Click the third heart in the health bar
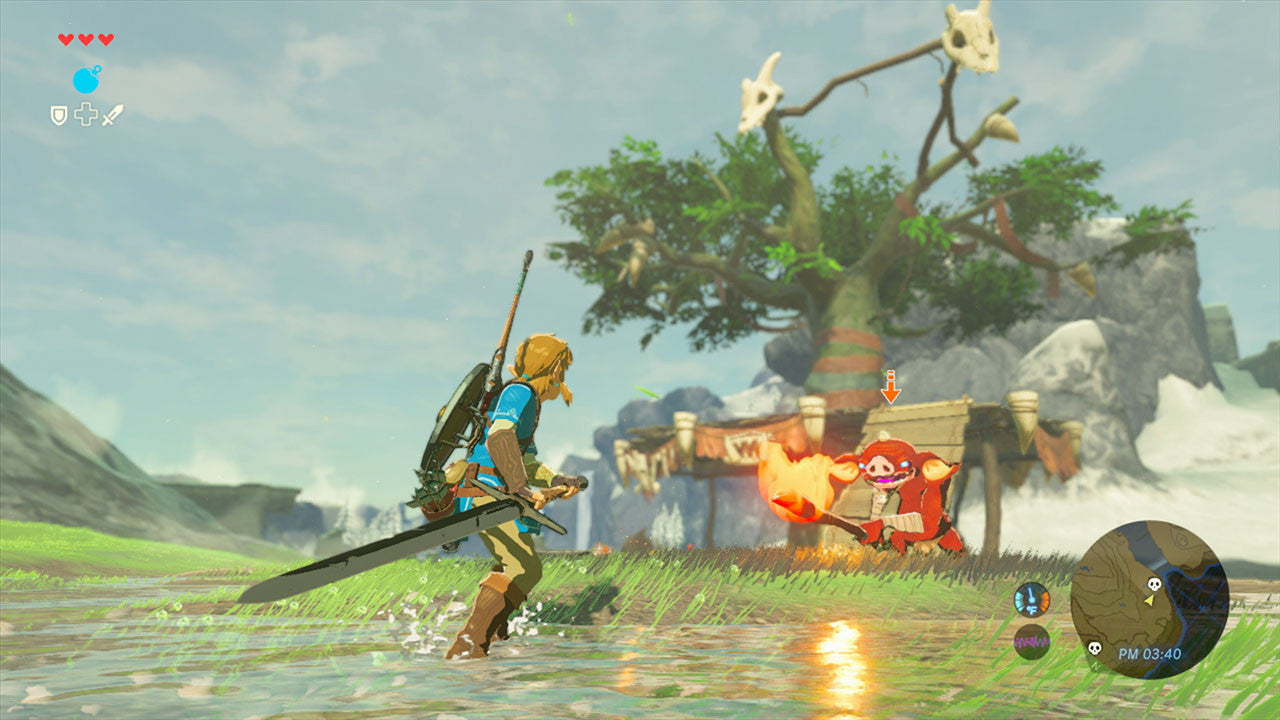 (x=105, y=40)
